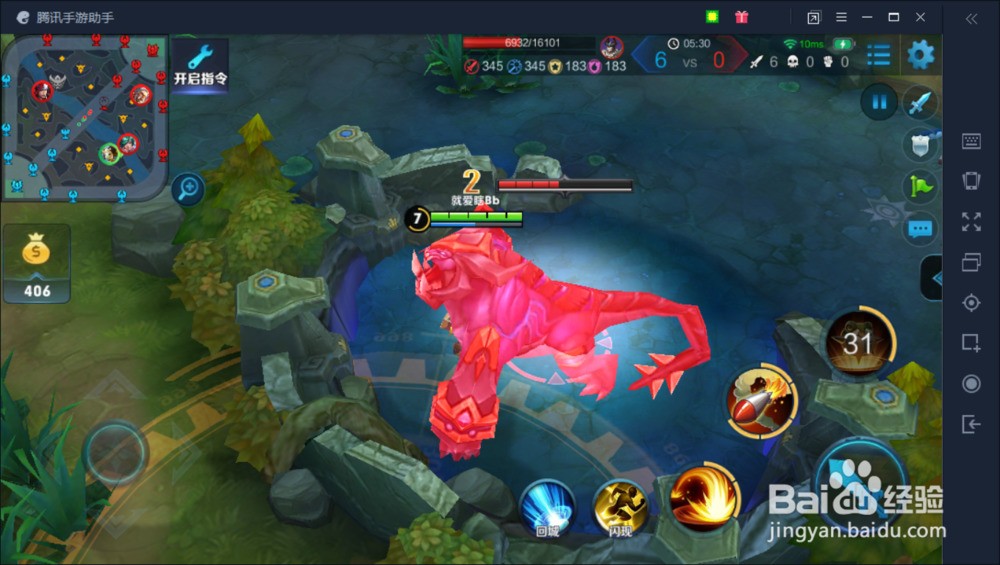Send the sword attack signal
The image size is (1000, 565).
[x=920, y=102]
